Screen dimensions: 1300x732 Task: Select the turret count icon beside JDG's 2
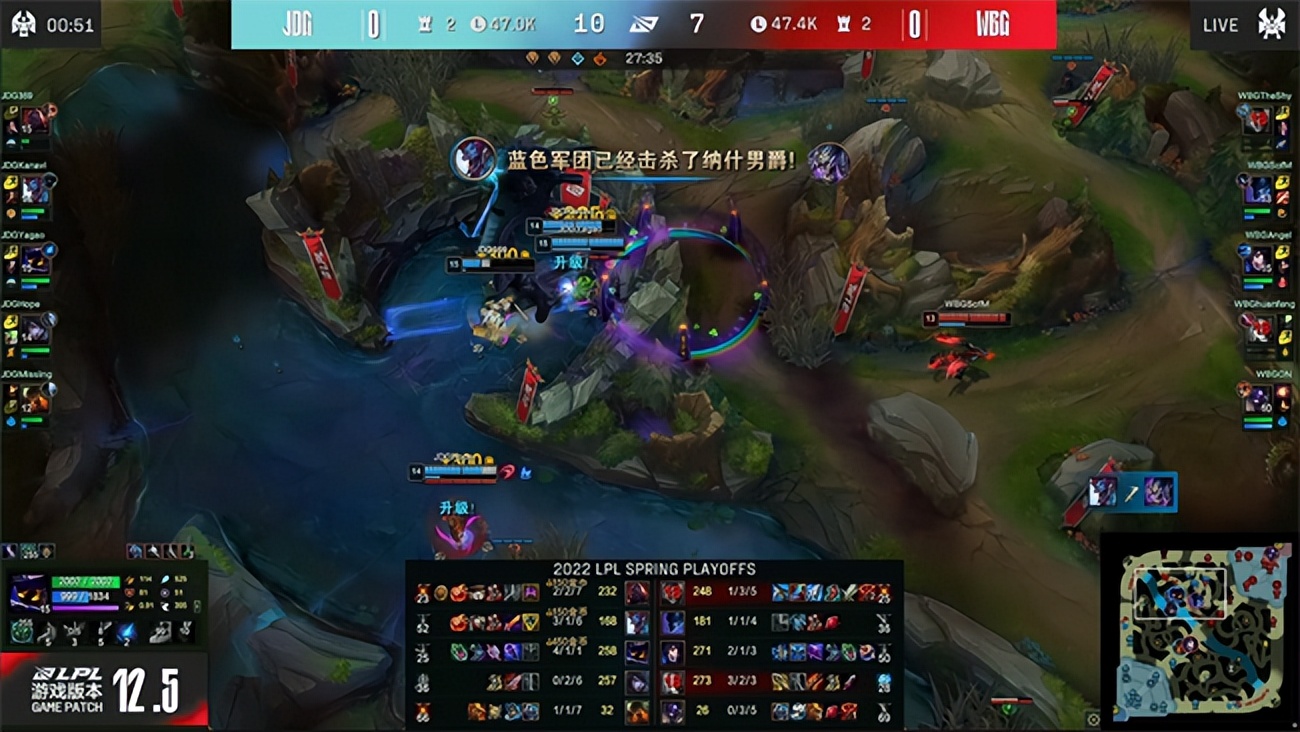[427, 24]
